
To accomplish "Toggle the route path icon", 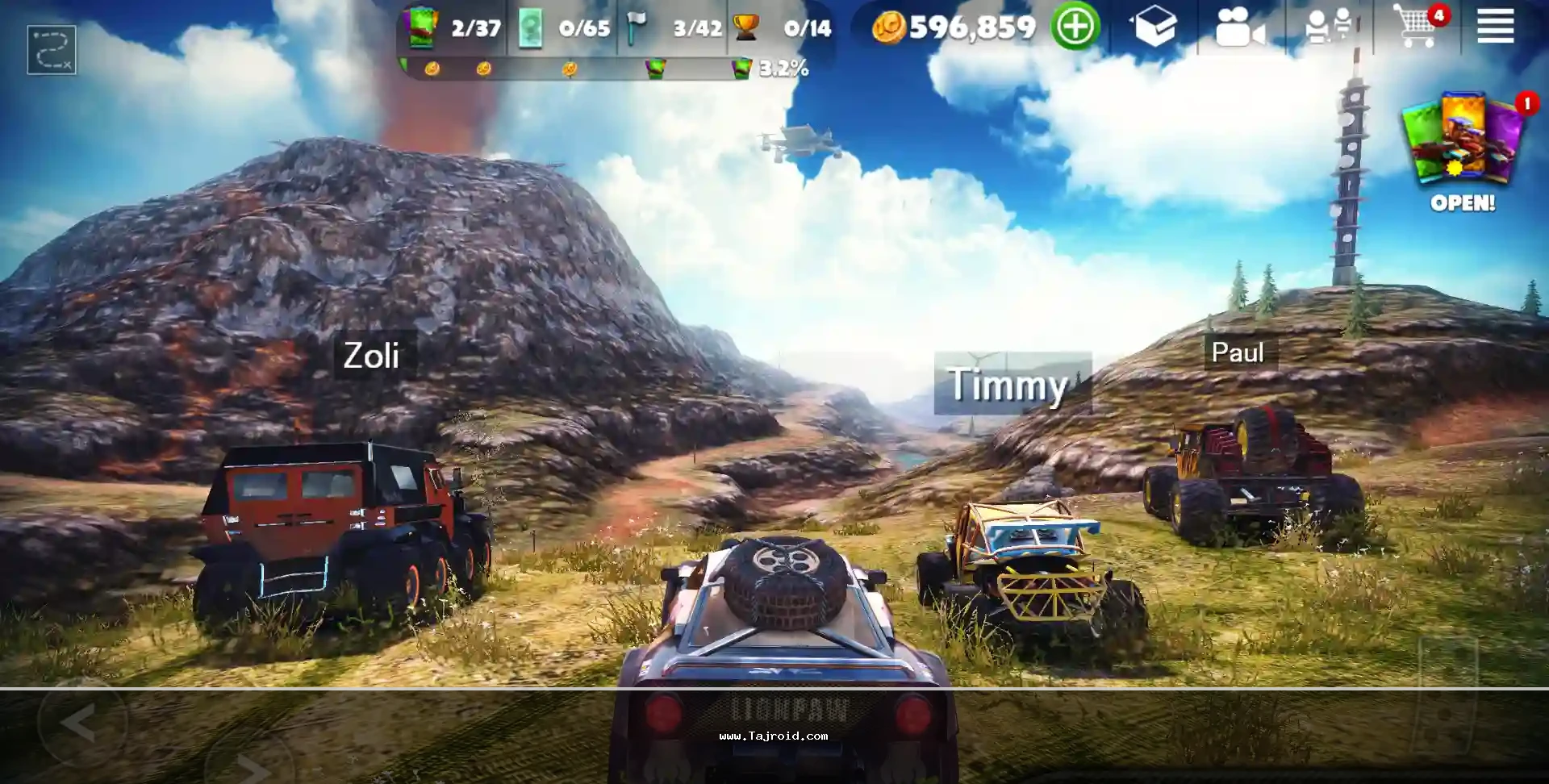I will [x=52, y=50].
